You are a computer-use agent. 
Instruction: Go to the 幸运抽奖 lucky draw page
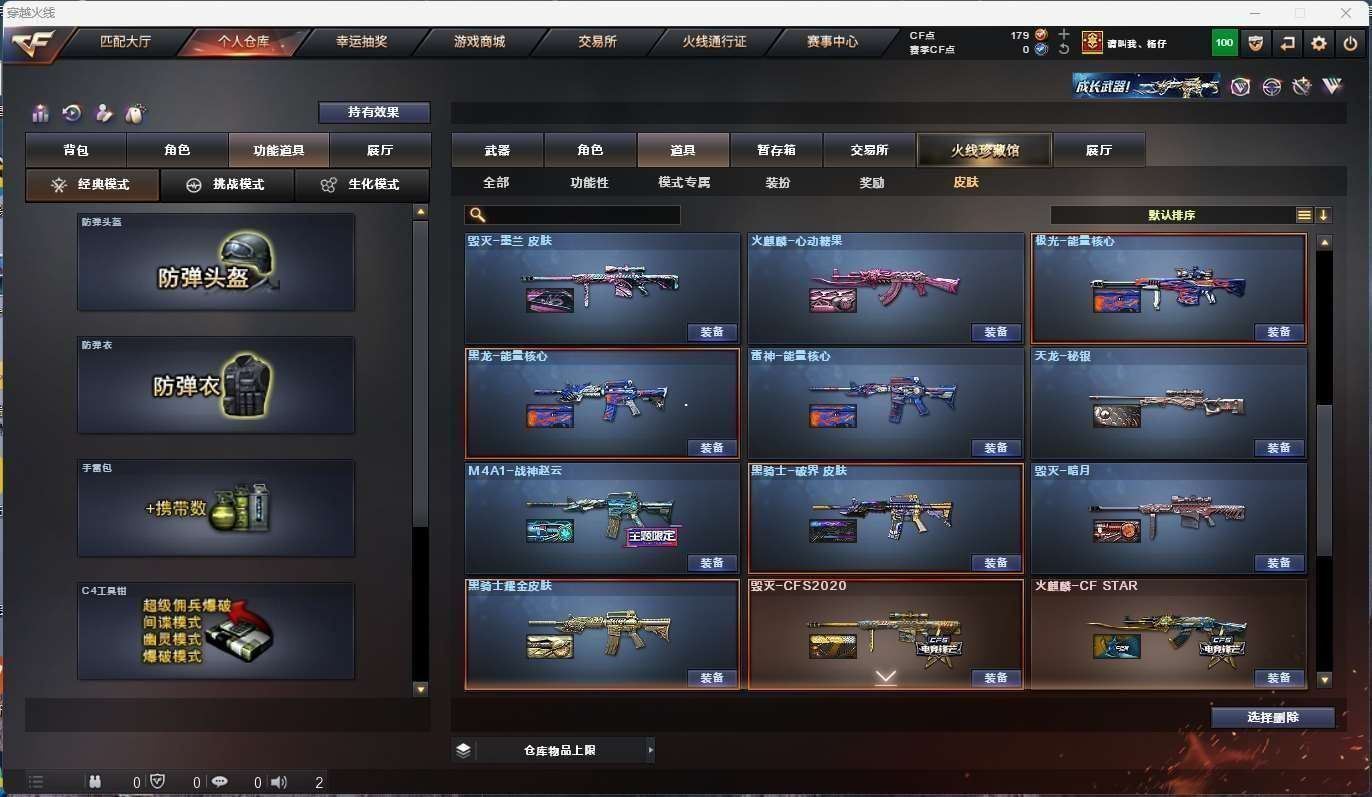[361, 42]
